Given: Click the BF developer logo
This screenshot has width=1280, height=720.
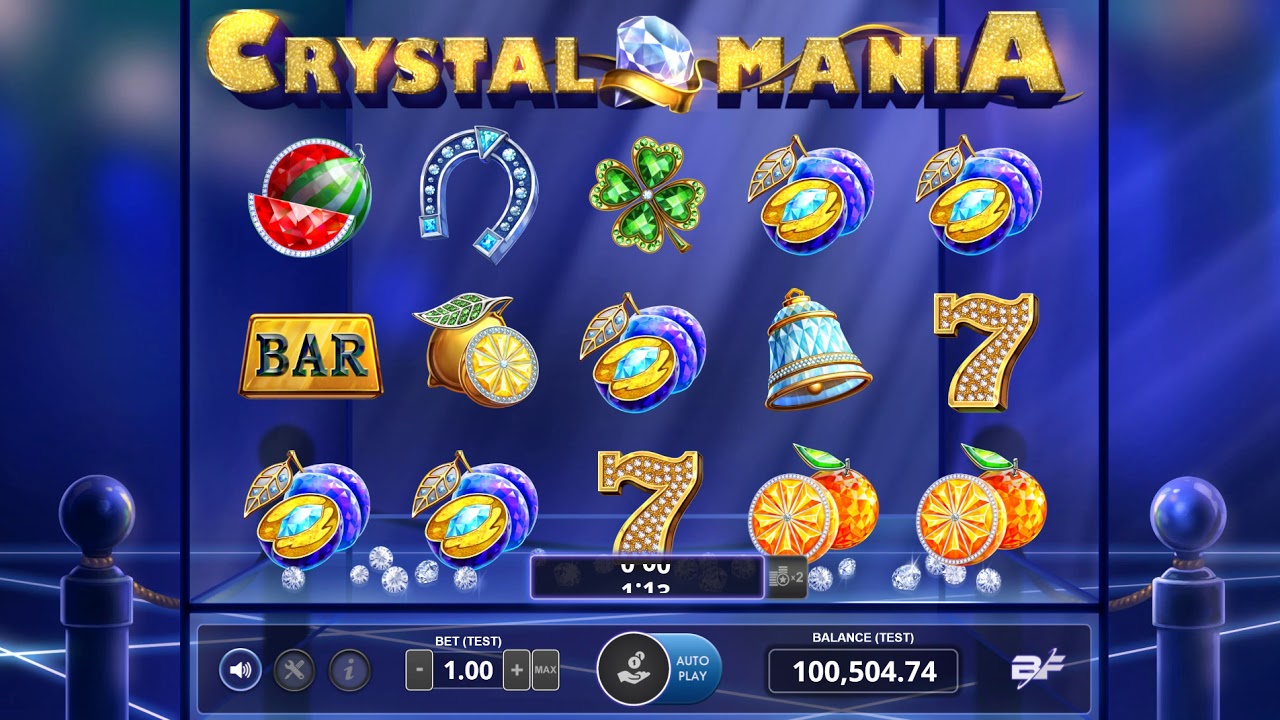Looking at the screenshot, I should 1037,670.
